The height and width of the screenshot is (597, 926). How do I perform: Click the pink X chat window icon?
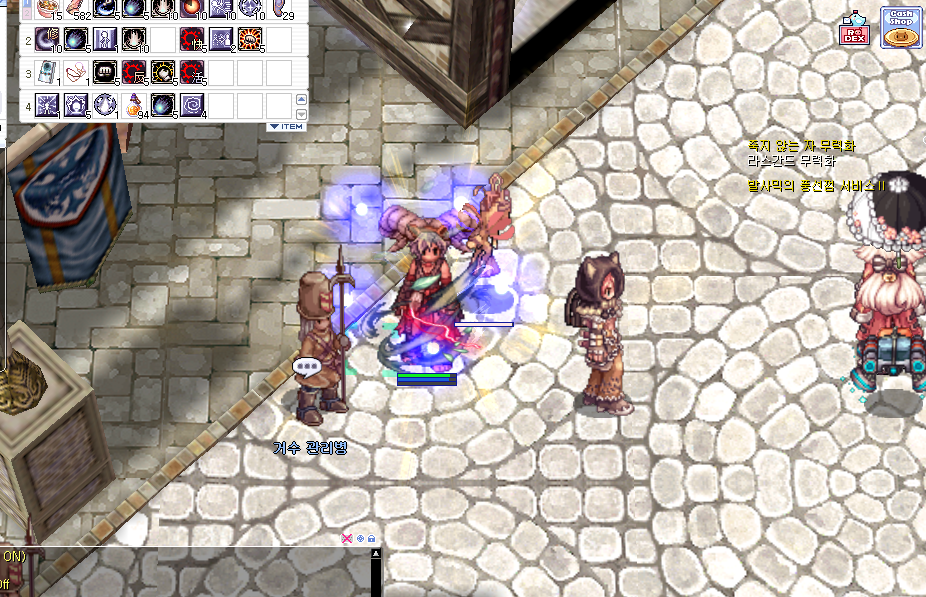(347, 538)
